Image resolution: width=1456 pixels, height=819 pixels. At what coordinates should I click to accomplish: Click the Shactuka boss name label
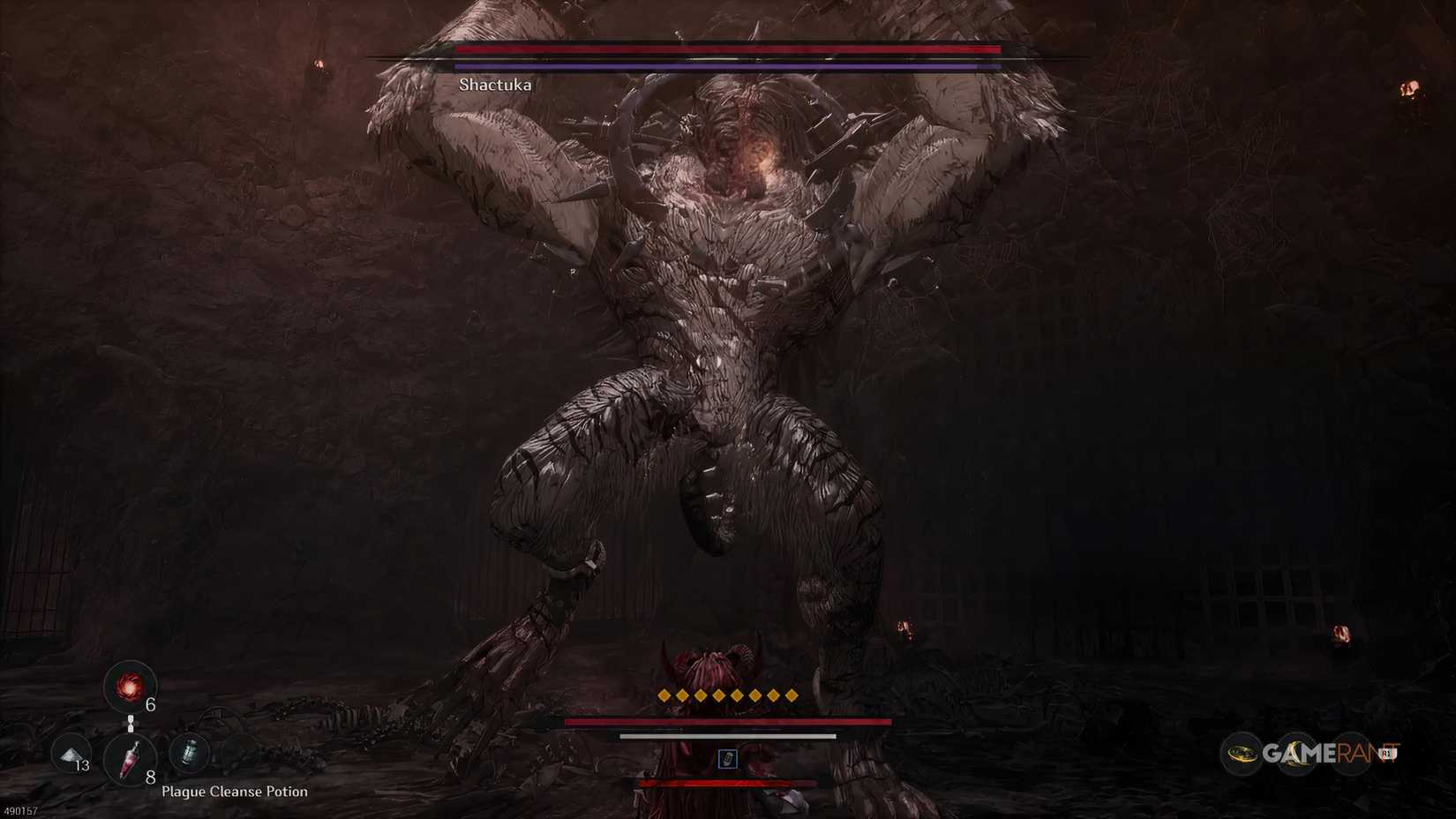pyautogui.click(x=496, y=85)
